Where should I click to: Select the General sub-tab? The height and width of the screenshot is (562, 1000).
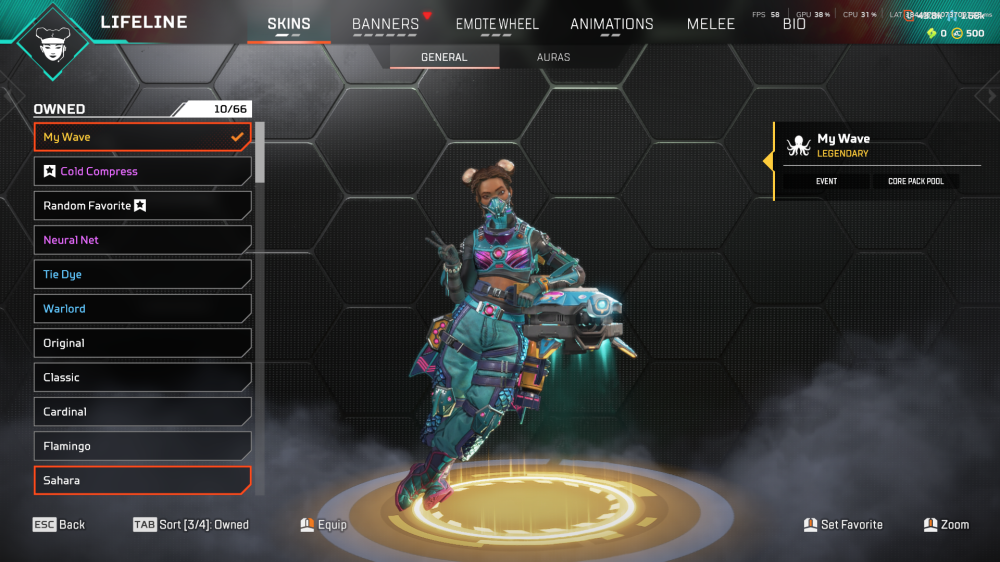click(444, 57)
